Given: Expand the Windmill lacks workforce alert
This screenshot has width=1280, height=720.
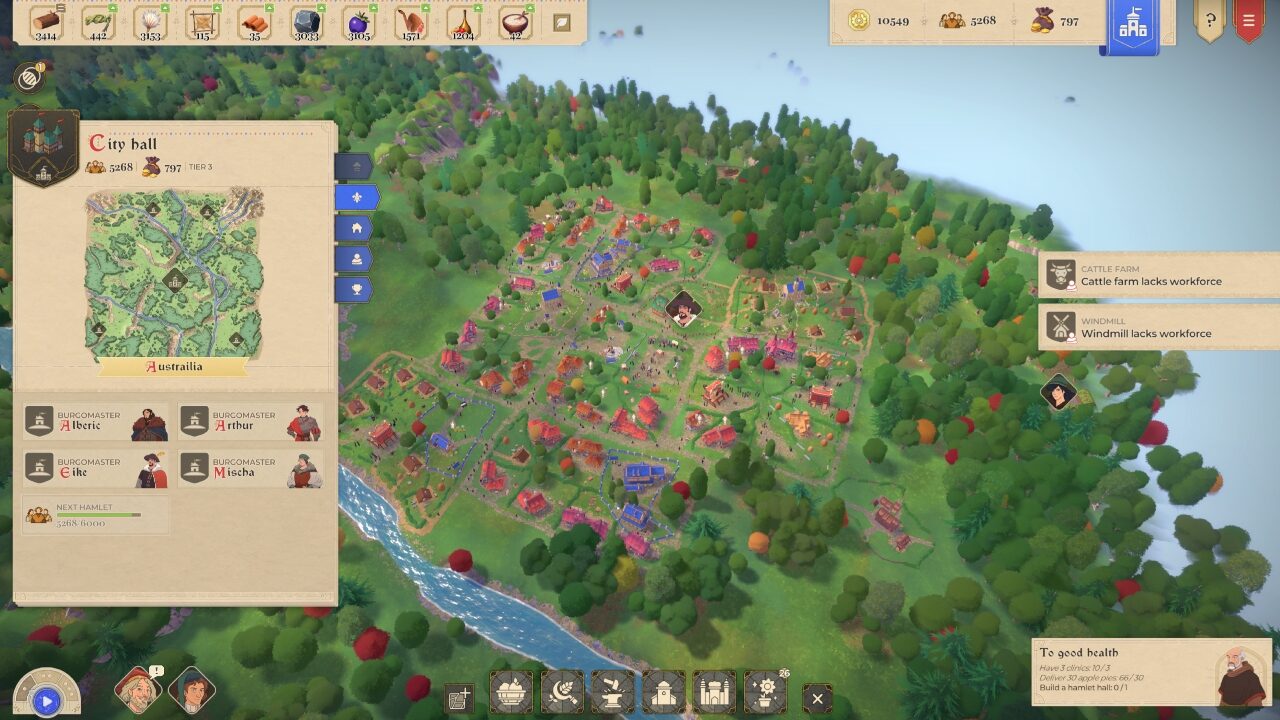Looking at the screenshot, I should click(1160, 327).
